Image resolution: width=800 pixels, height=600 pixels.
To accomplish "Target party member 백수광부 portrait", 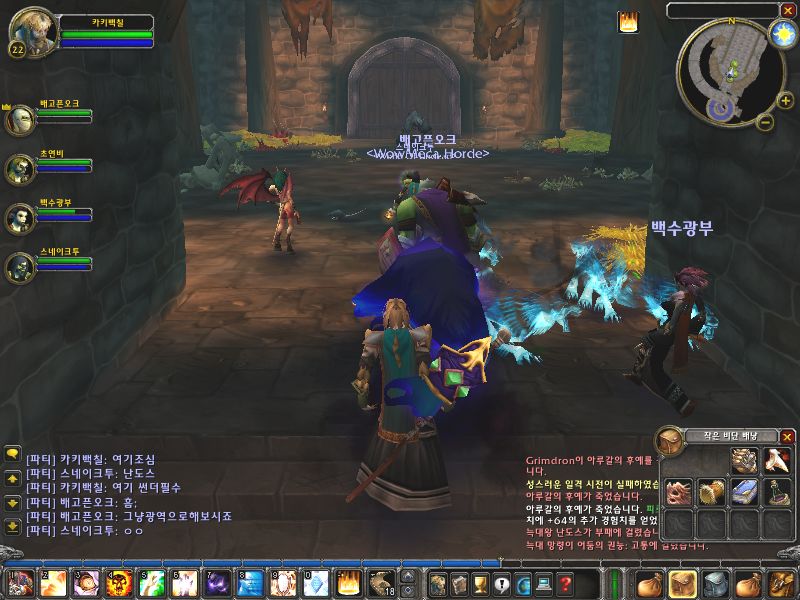I will click(20, 218).
